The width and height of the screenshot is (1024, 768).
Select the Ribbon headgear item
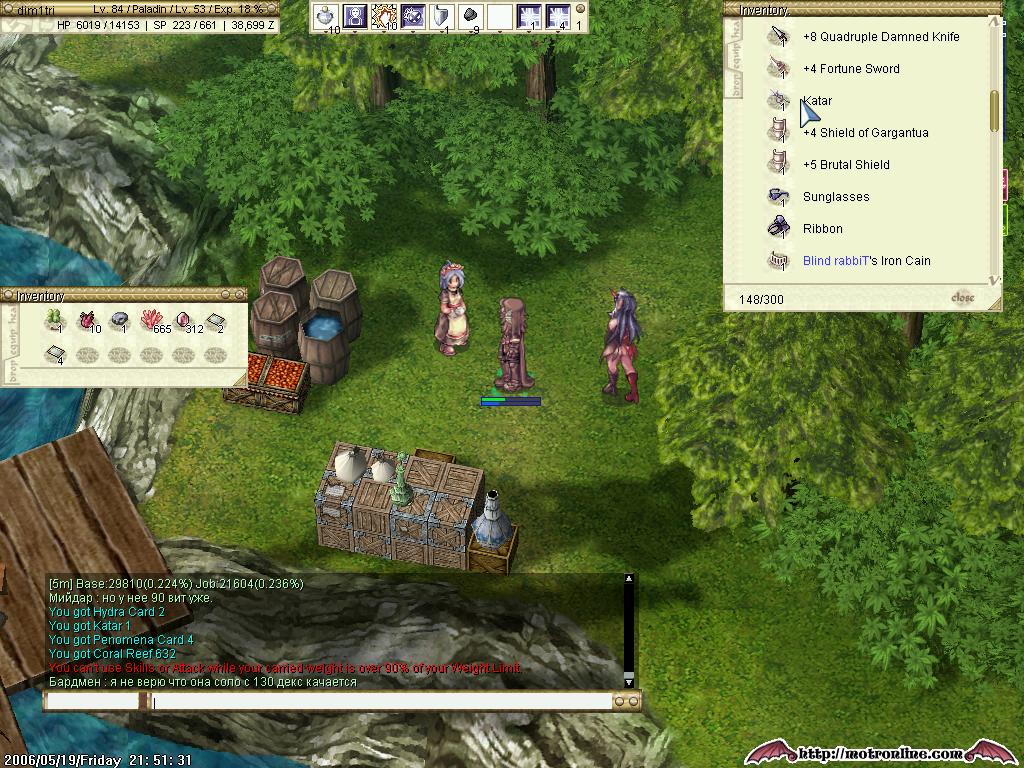(822, 229)
